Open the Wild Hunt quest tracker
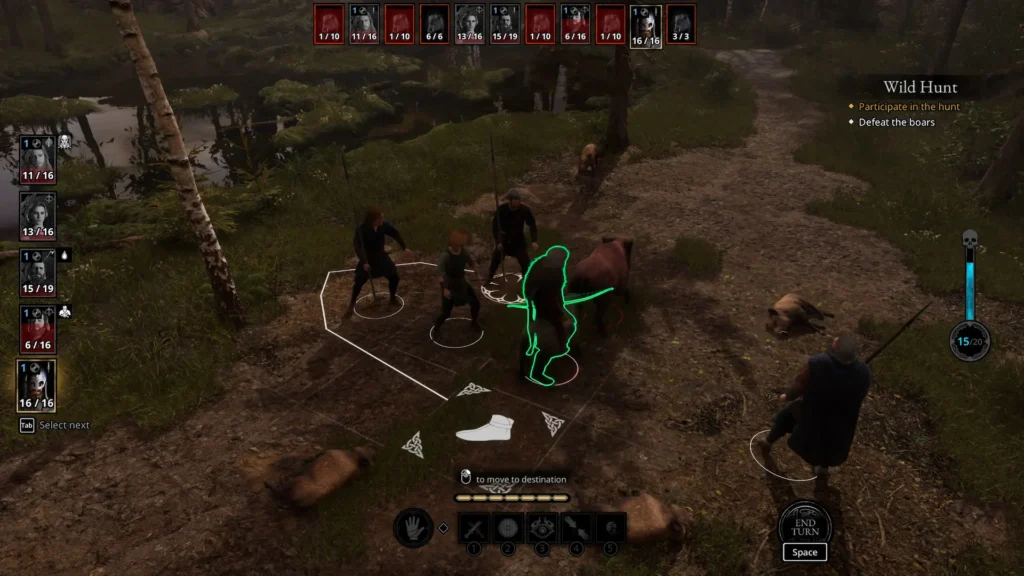 coord(919,87)
